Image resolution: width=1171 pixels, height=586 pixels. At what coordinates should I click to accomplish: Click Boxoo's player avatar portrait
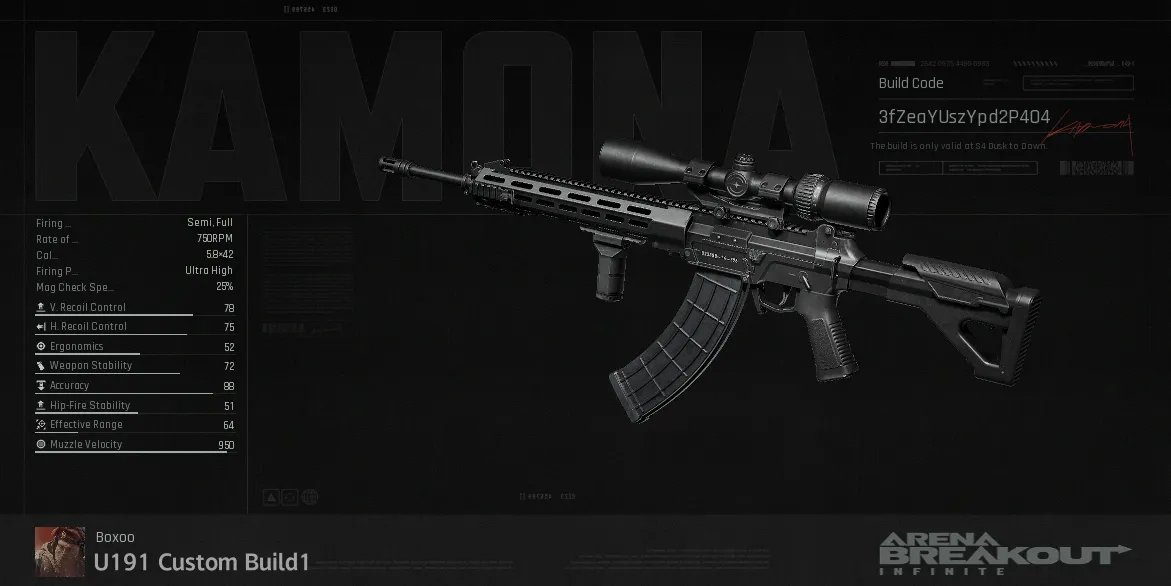[60, 551]
